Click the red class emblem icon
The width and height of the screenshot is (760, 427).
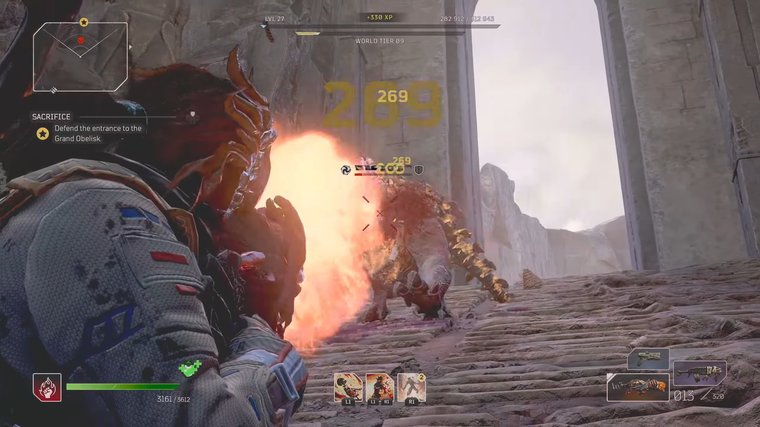point(47,386)
